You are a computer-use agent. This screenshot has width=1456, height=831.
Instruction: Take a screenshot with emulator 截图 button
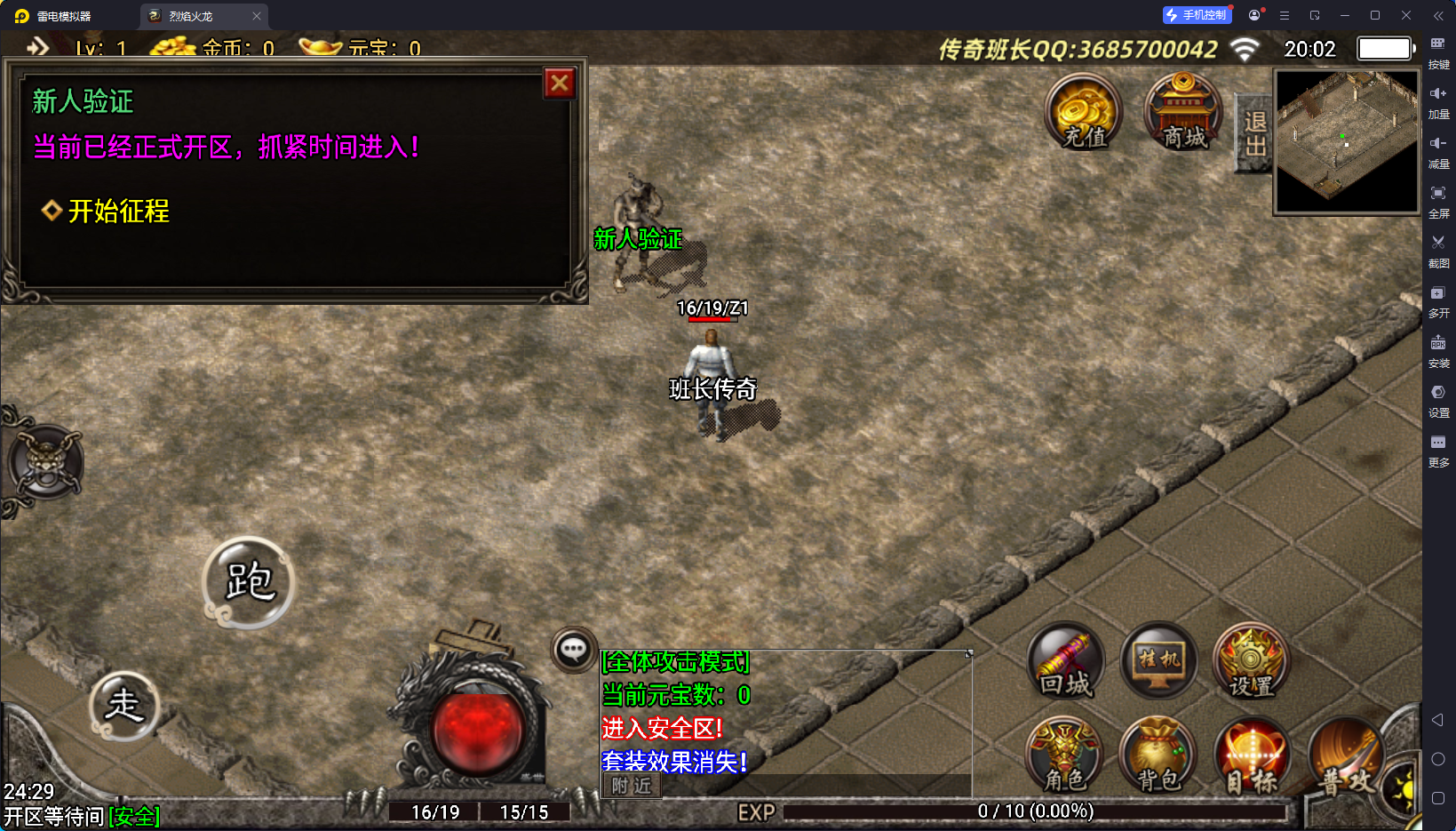pos(1438,249)
